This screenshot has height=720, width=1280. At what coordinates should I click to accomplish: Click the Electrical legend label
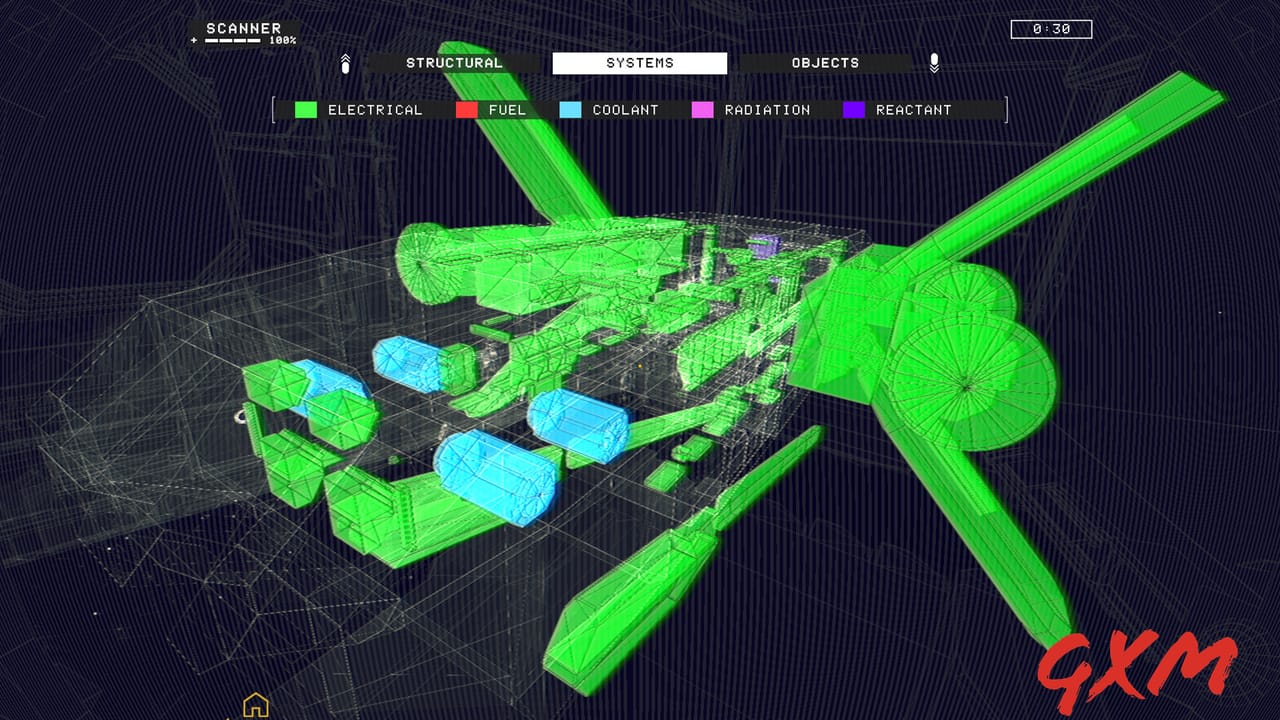click(x=374, y=109)
